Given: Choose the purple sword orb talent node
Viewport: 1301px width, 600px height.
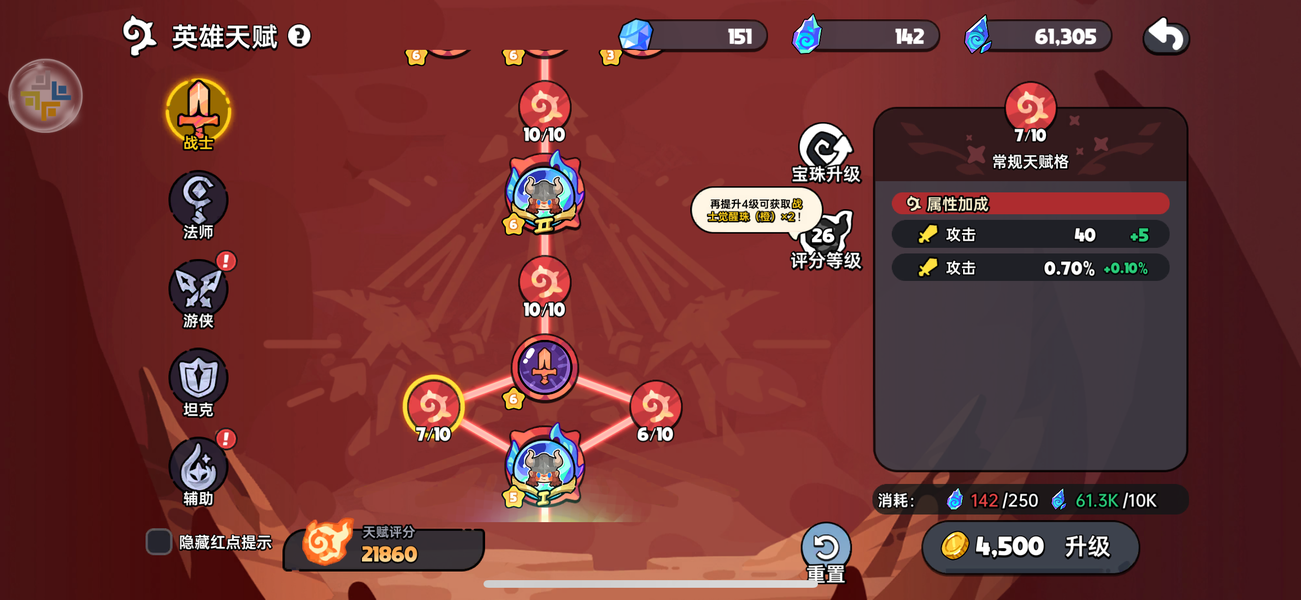Looking at the screenshot, I should 545,367.
